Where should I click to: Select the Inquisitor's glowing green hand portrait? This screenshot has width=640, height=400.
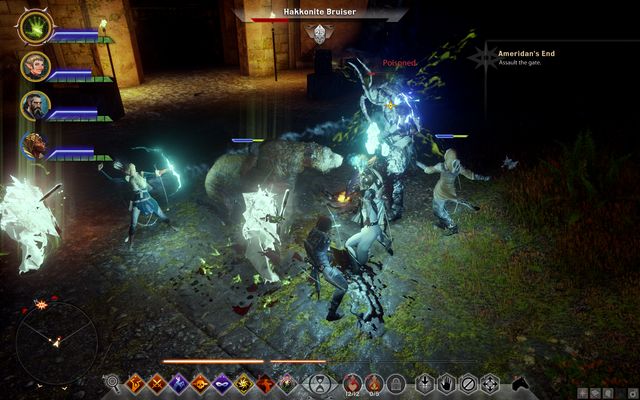pyautogui.click(x=35, y=27)
